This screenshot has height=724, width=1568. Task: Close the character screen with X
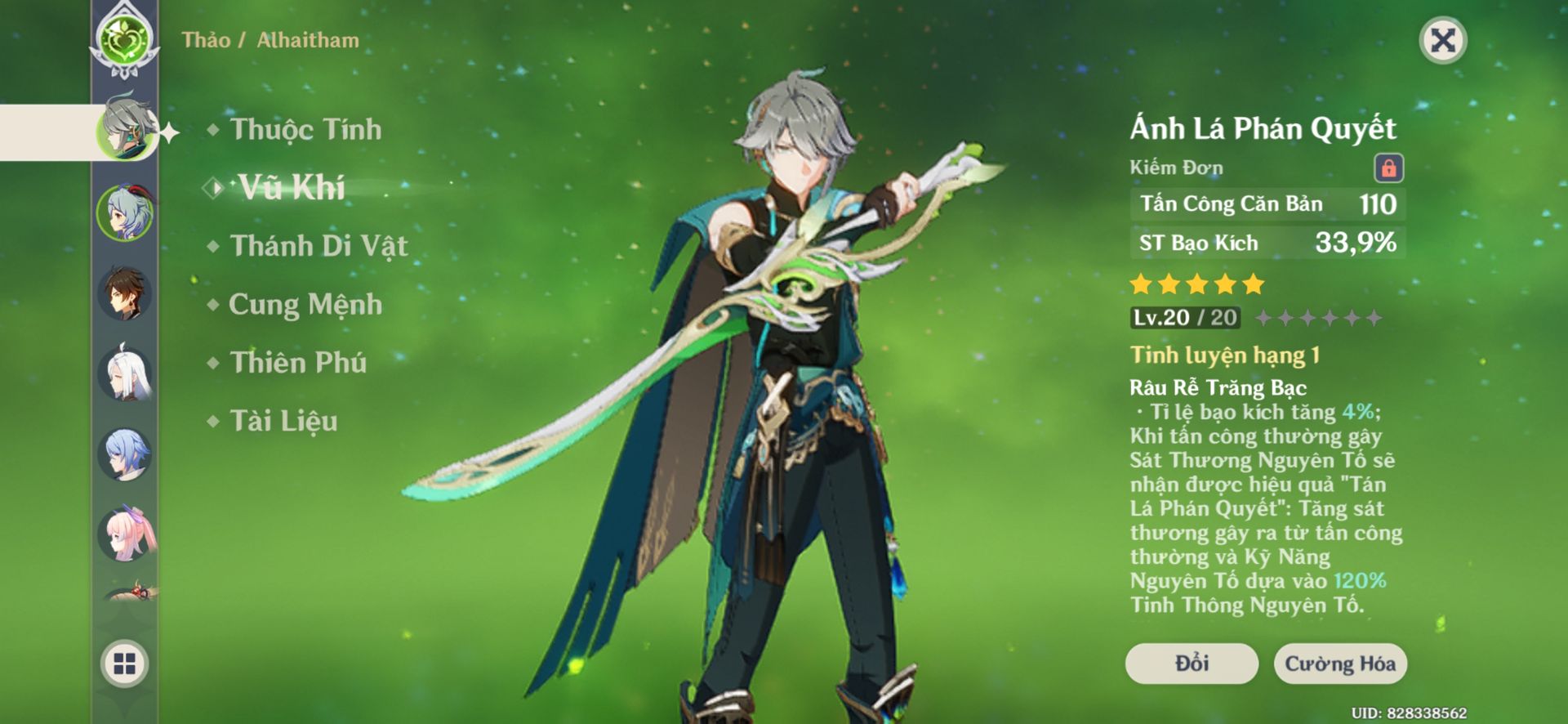tap(1443, 40)
